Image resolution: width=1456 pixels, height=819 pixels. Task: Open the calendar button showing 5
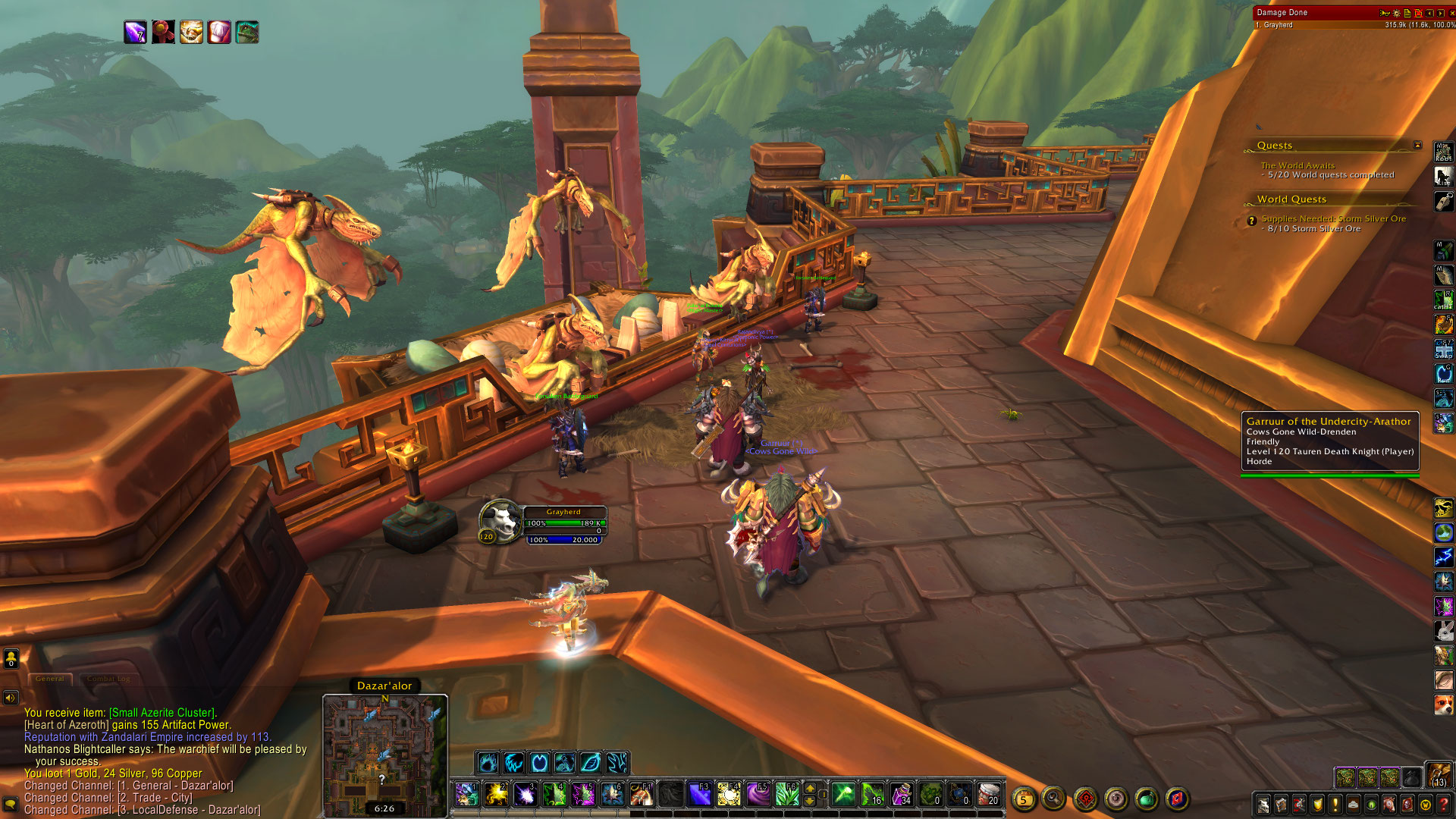1023,799
